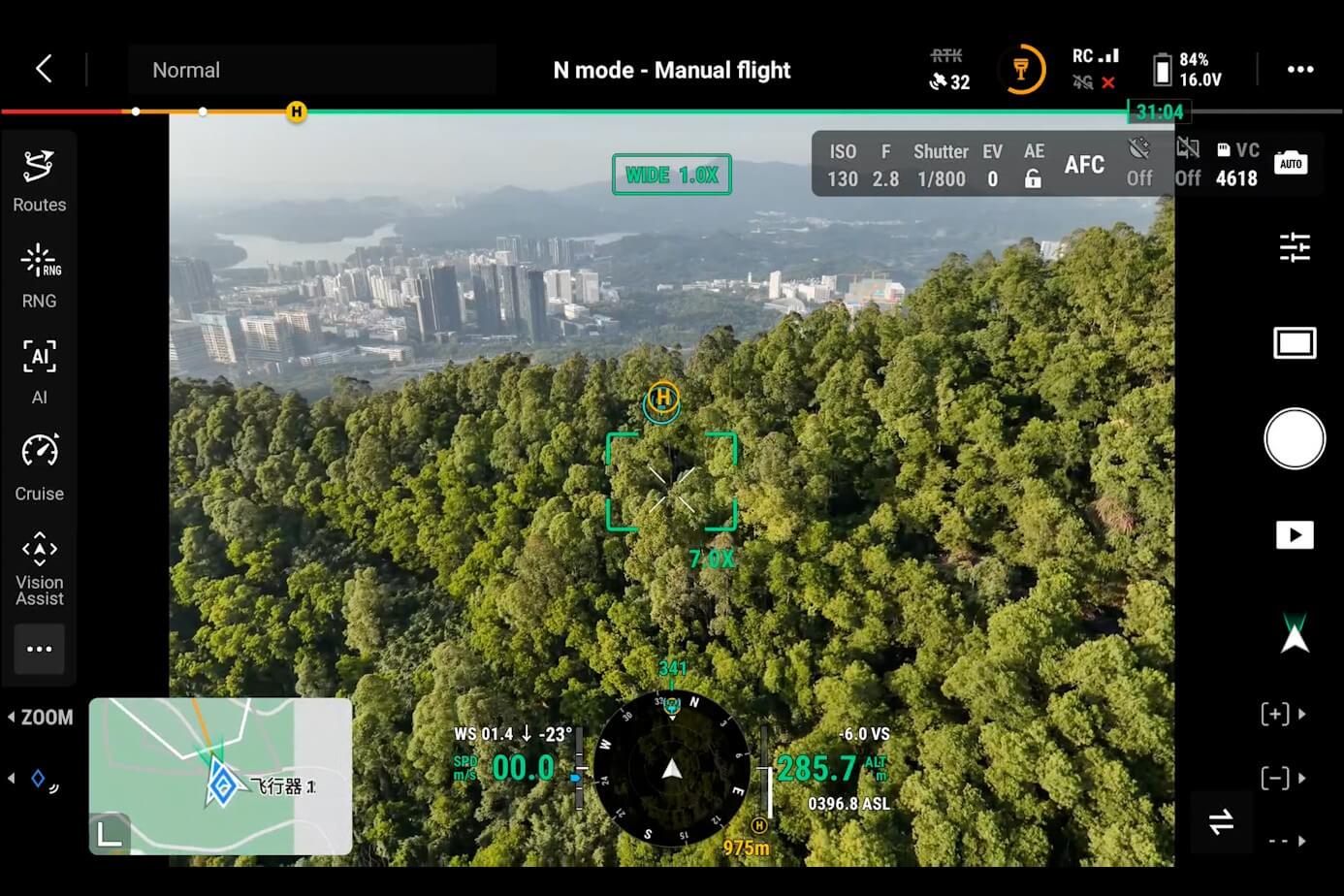Image resolution: width=1344 pixels, height=896 pixels.
Task: Switch camera out of AUTO exposure mode
Action: [1291, 163]
